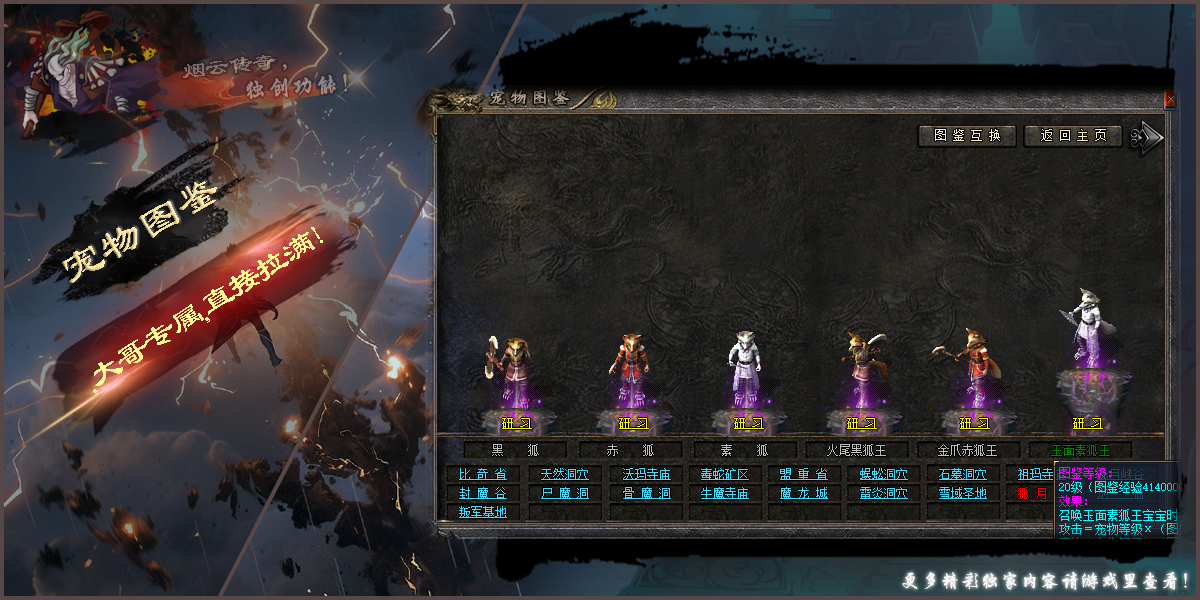The width and height of the screenshot is (1200, 600).
Task: Click the 图鉴互换 button
Action: tap(967, 136)
